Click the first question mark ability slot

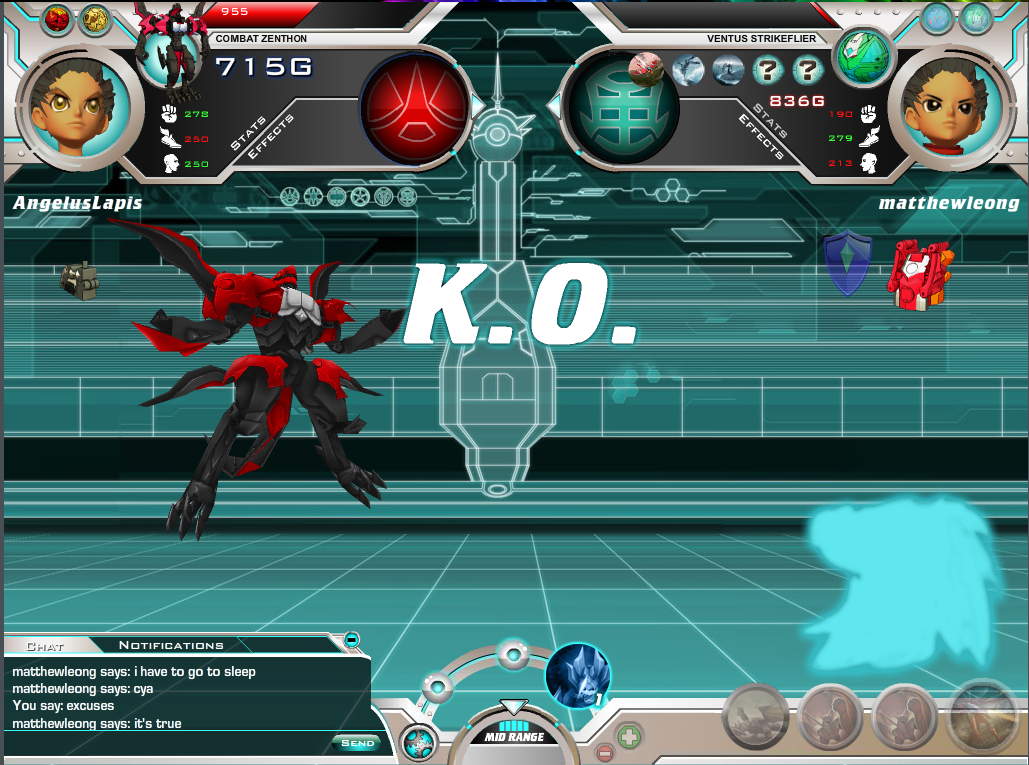[767, 70]
